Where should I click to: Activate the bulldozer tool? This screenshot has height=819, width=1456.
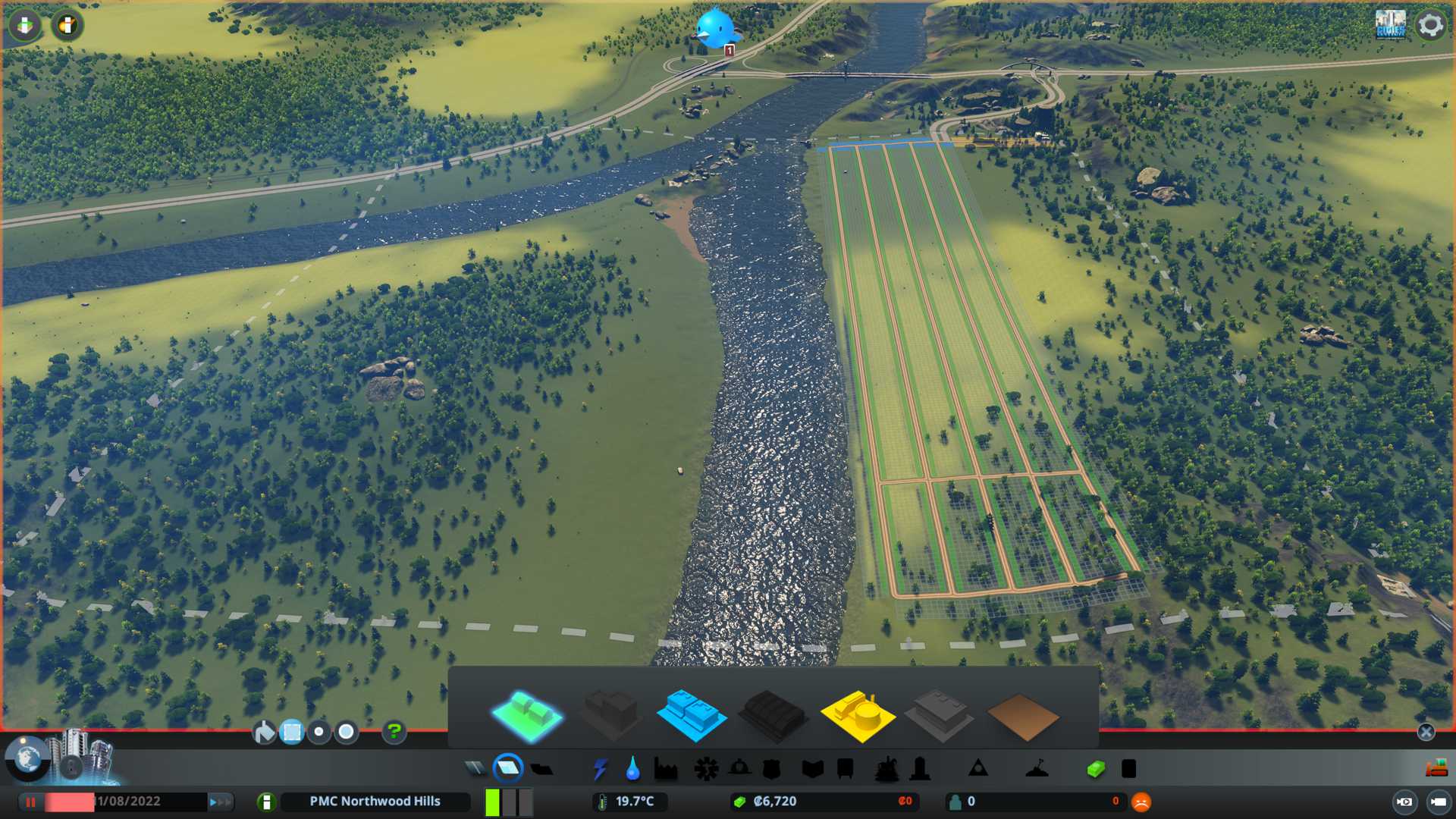pyautogui.click(x=1436, y=769)
